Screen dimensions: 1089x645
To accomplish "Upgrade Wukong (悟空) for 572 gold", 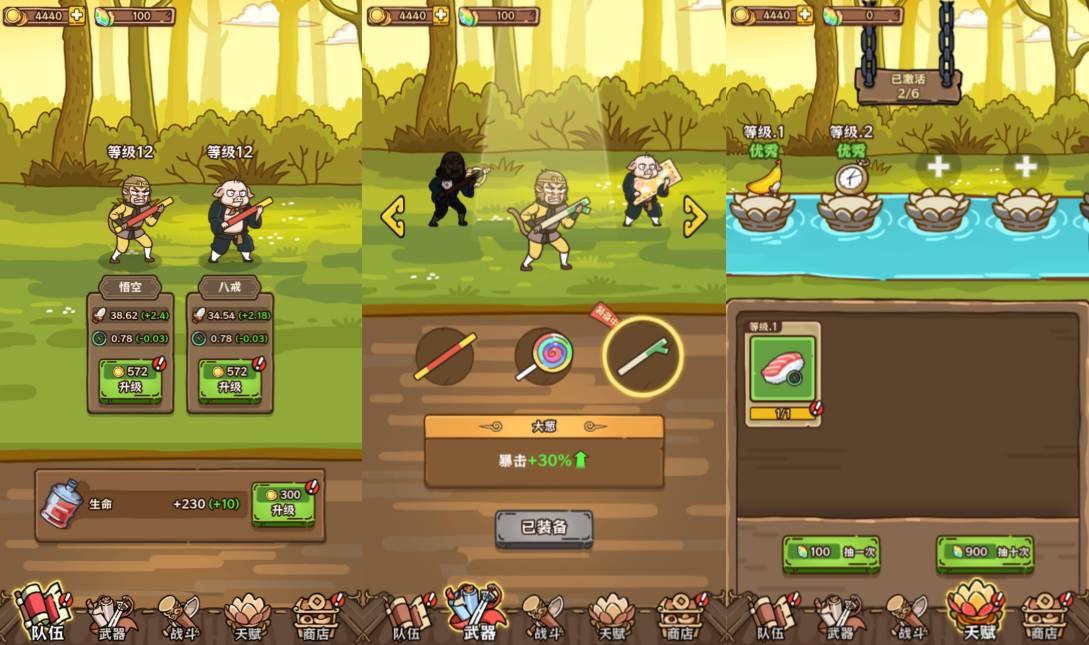I will (130, 380).
